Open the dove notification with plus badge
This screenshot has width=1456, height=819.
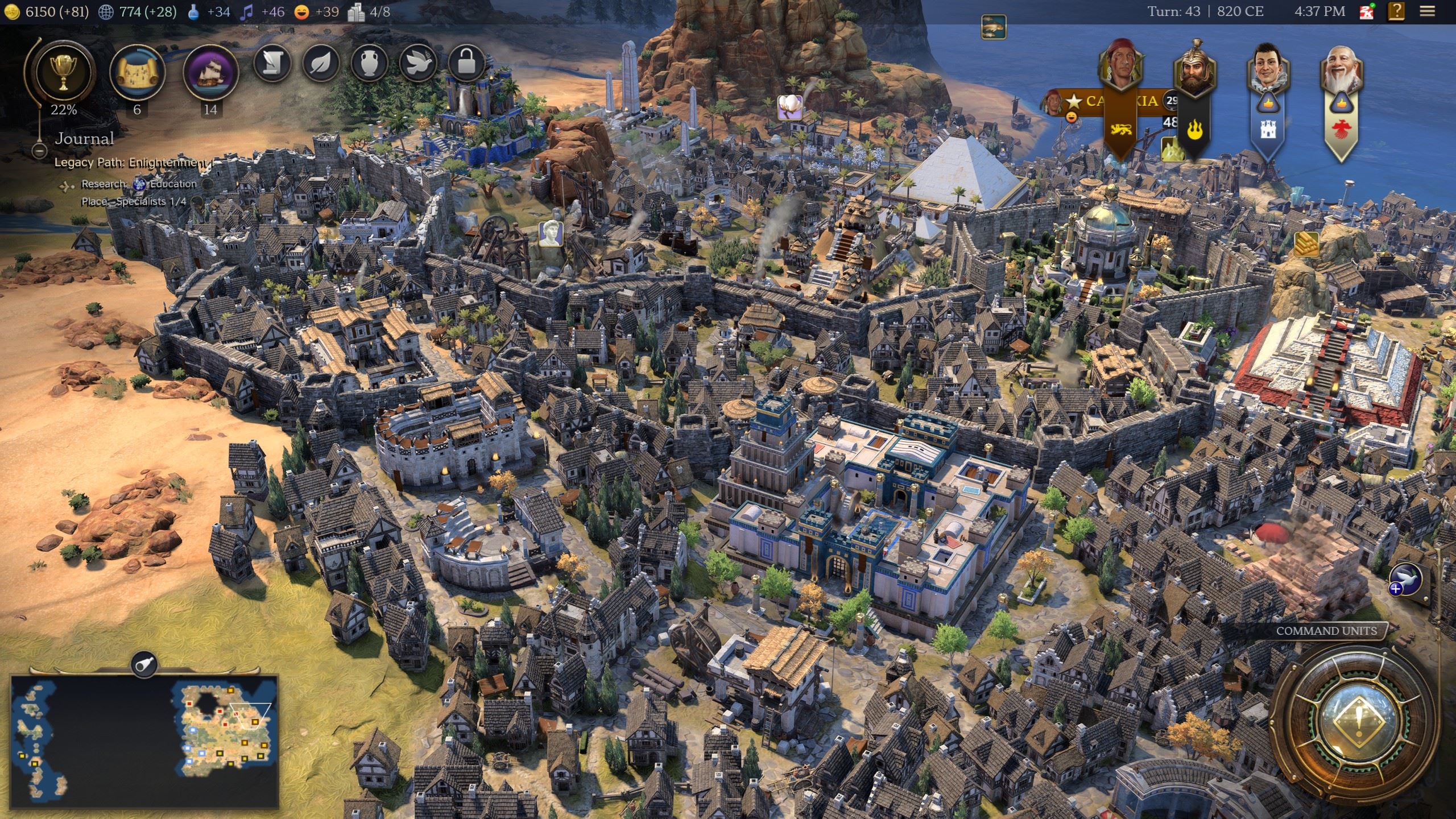point(1405,581)
